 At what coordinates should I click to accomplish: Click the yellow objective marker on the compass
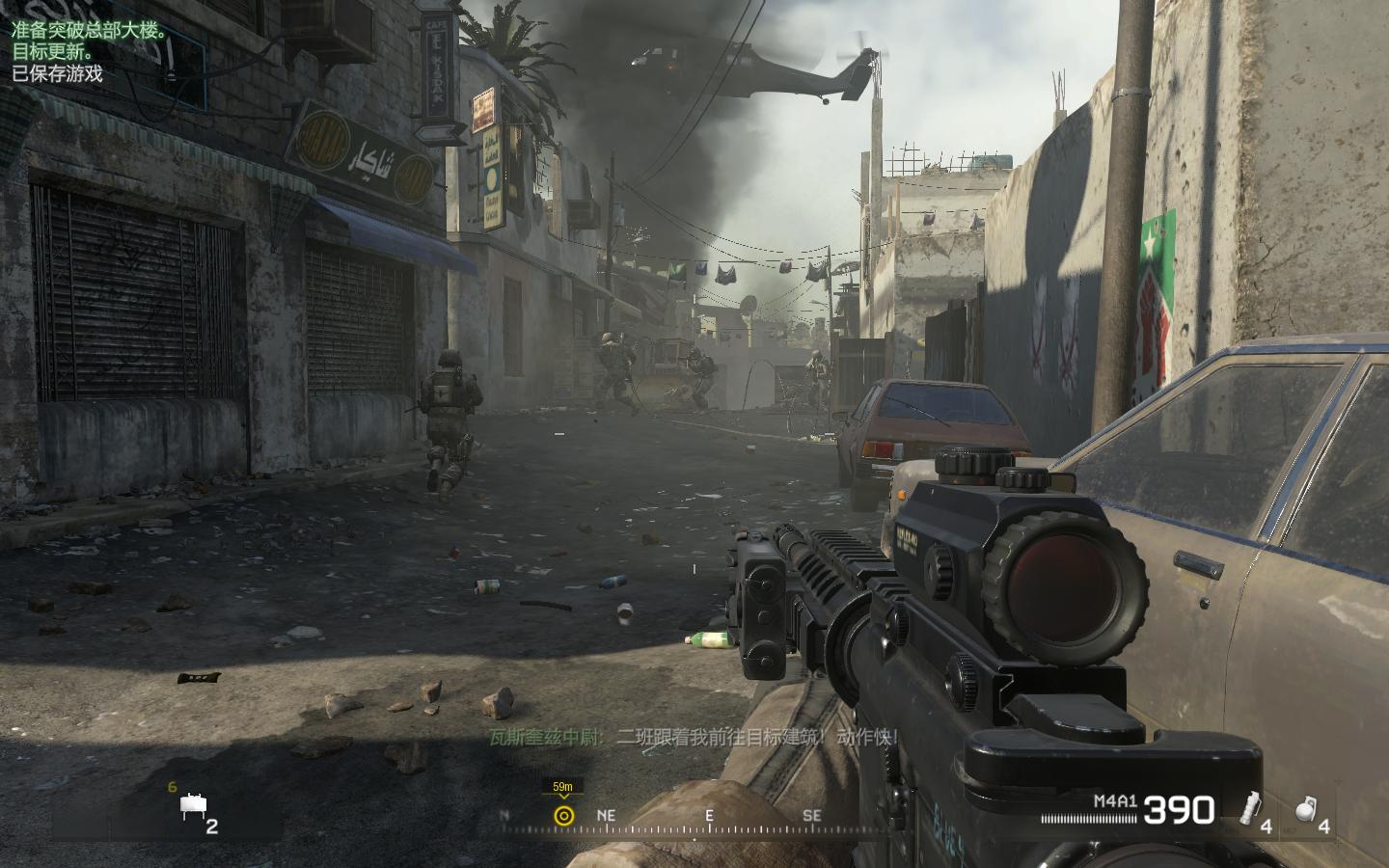pyautogui.click(x=564, y=816)
